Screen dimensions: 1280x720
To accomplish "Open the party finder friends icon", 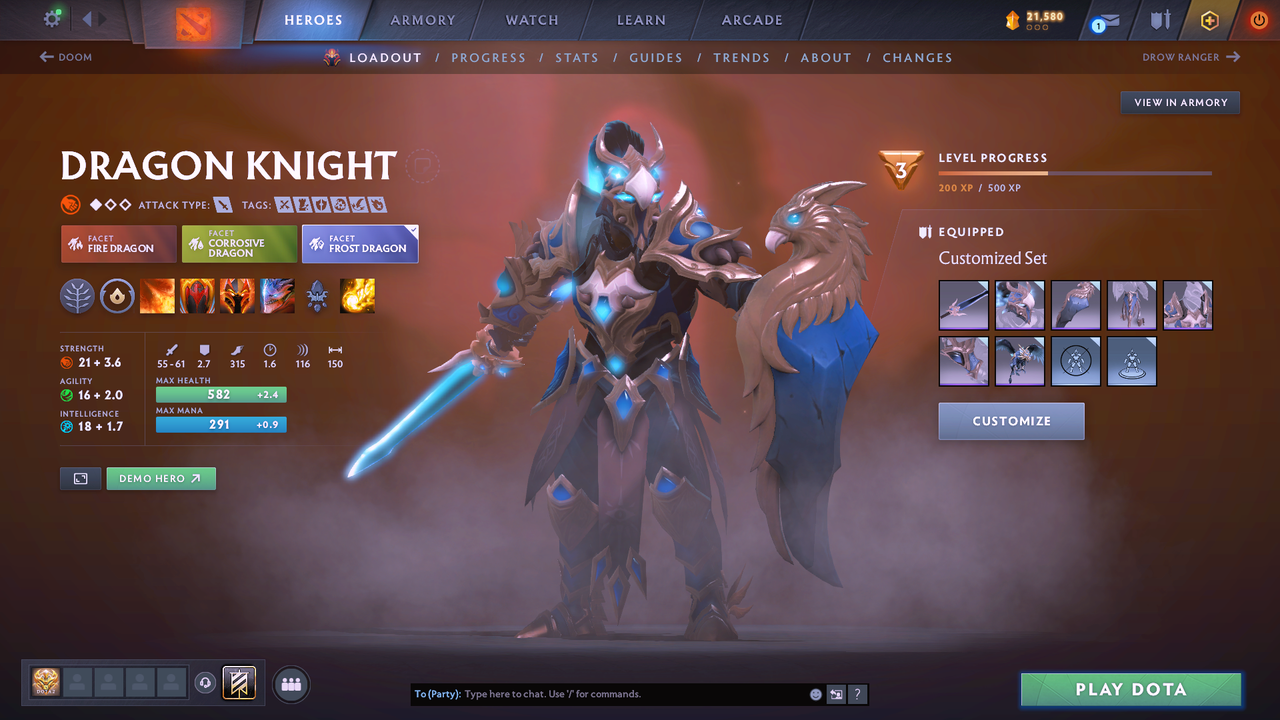I will [290, 684].
